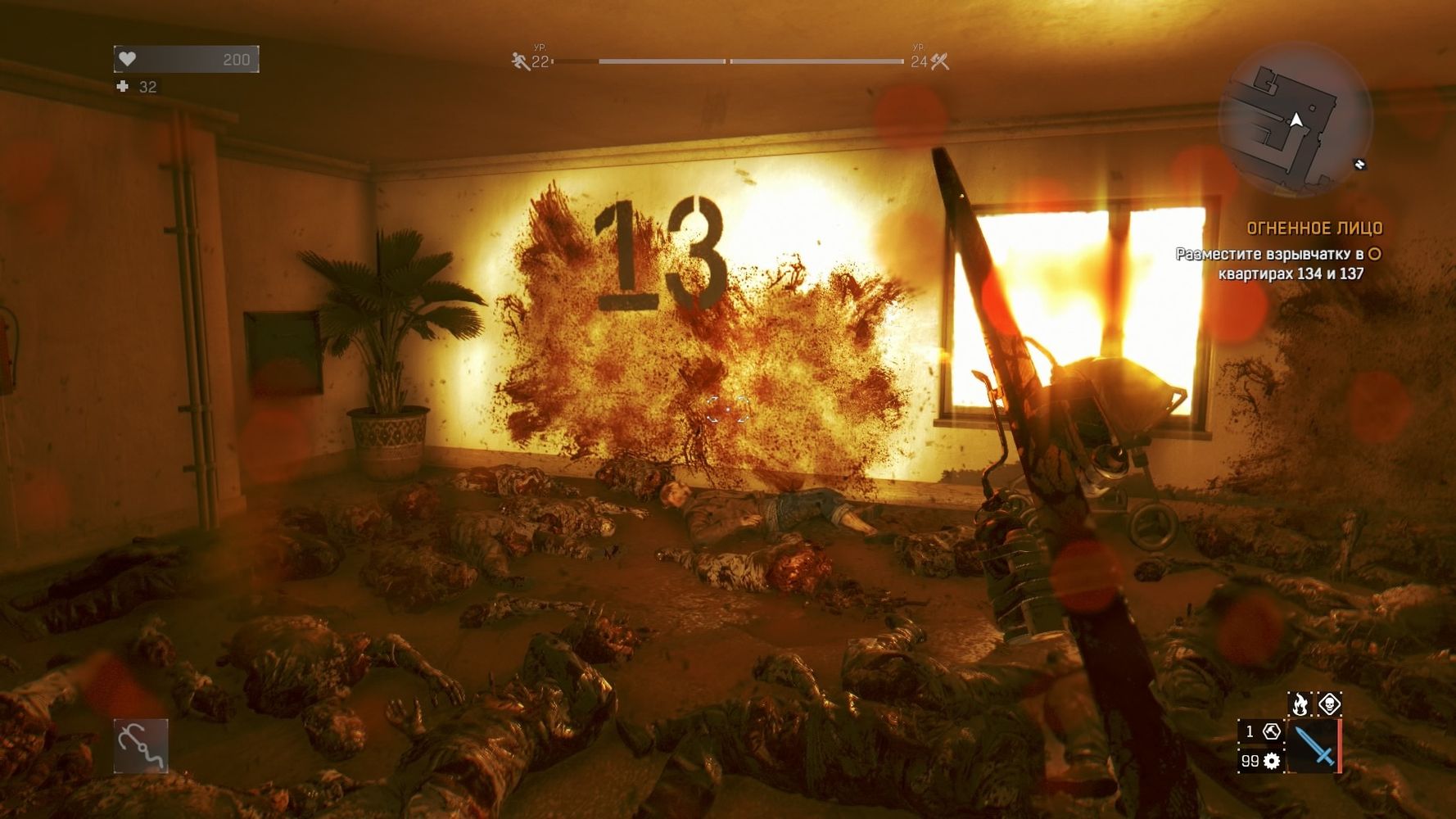Click the agility running-man level icon
Screen dimensions: 1456x819
[x=520, y=61]
